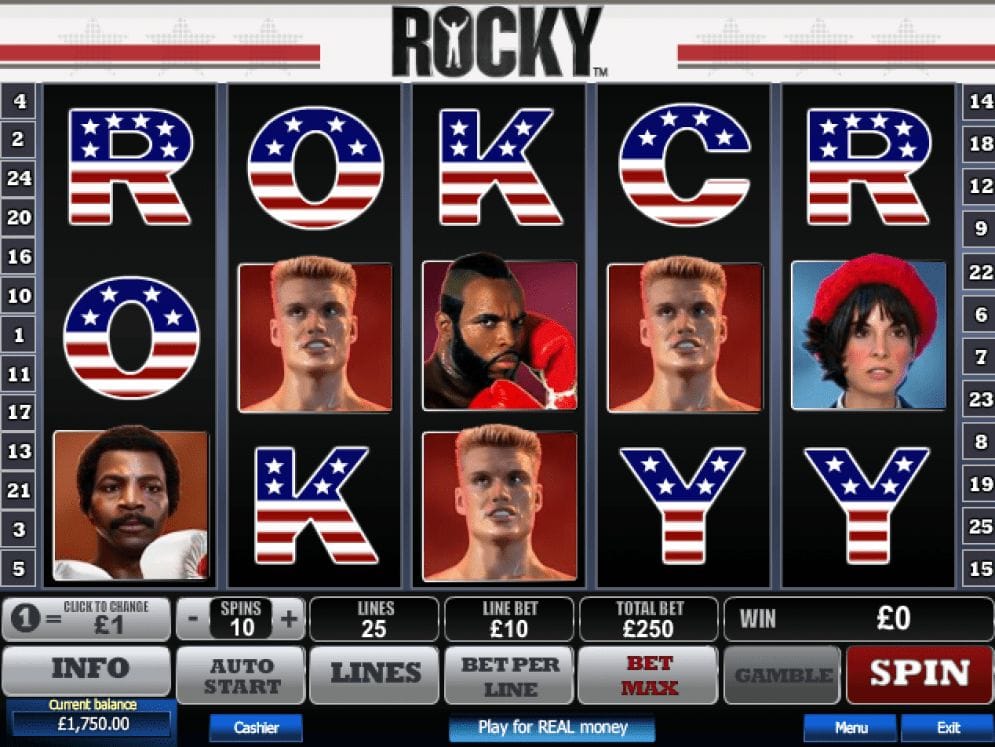The image size is (995, 747).
Task: Choose payline number 17 marker
Action: (18, 412)
